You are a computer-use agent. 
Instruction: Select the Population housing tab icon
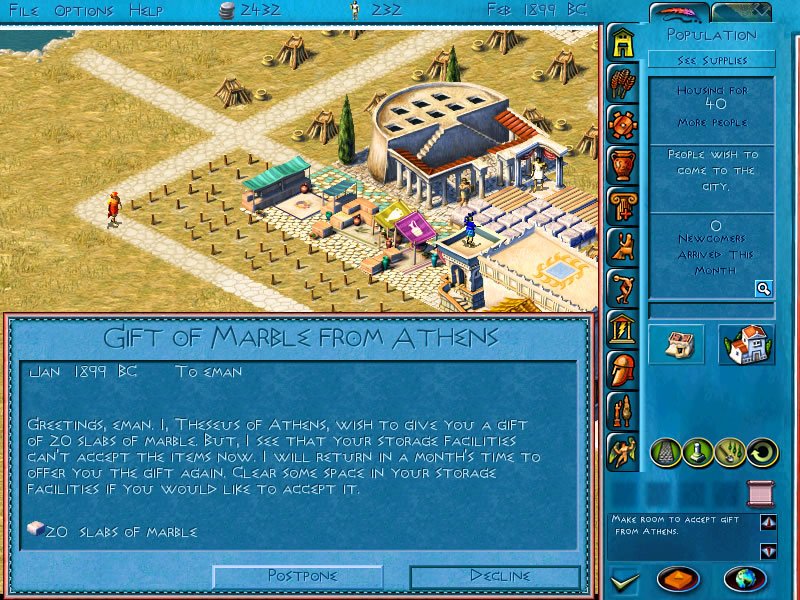(x=623, y=43)
